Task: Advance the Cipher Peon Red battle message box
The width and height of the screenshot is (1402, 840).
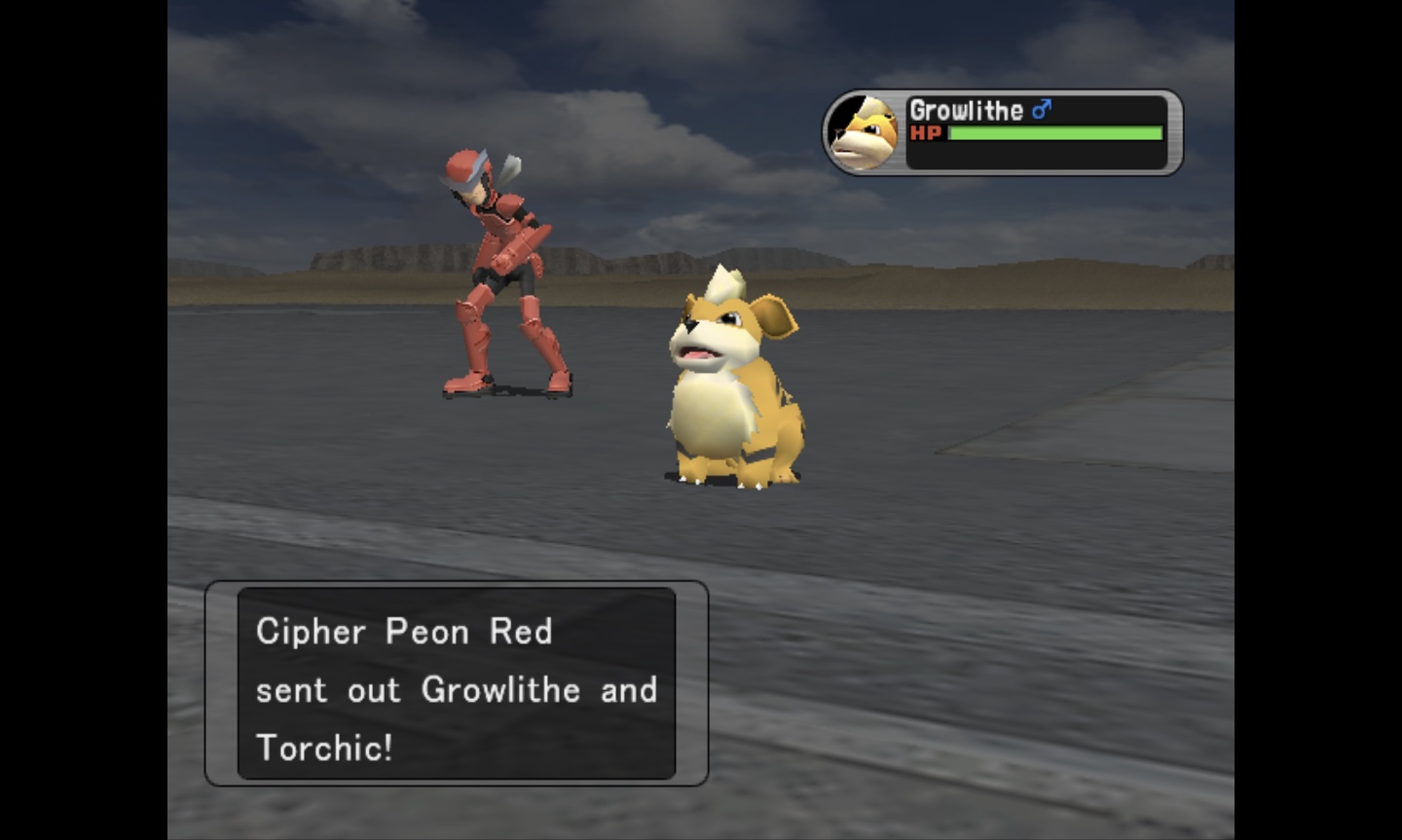Action: click(456, 683)
